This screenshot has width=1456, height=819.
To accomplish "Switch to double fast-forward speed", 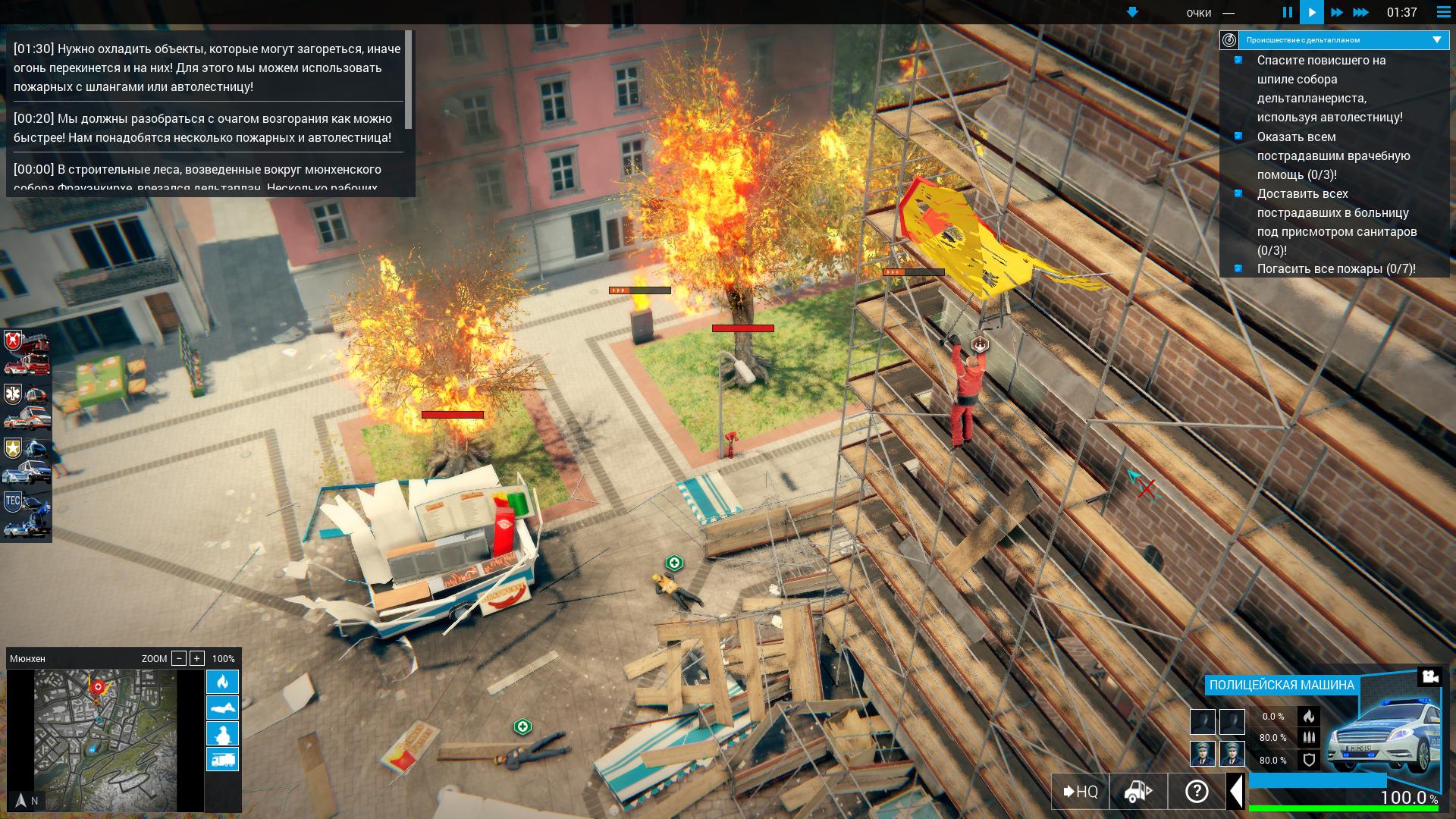I will 1336,12.
